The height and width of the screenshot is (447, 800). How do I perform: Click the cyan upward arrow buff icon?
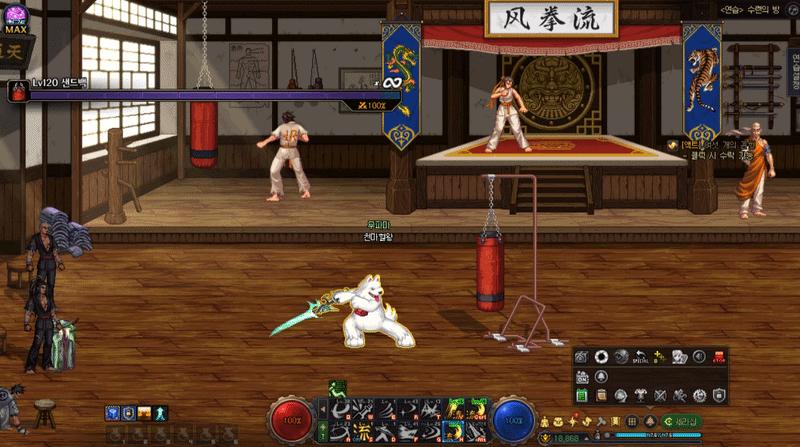click(160, 413)
